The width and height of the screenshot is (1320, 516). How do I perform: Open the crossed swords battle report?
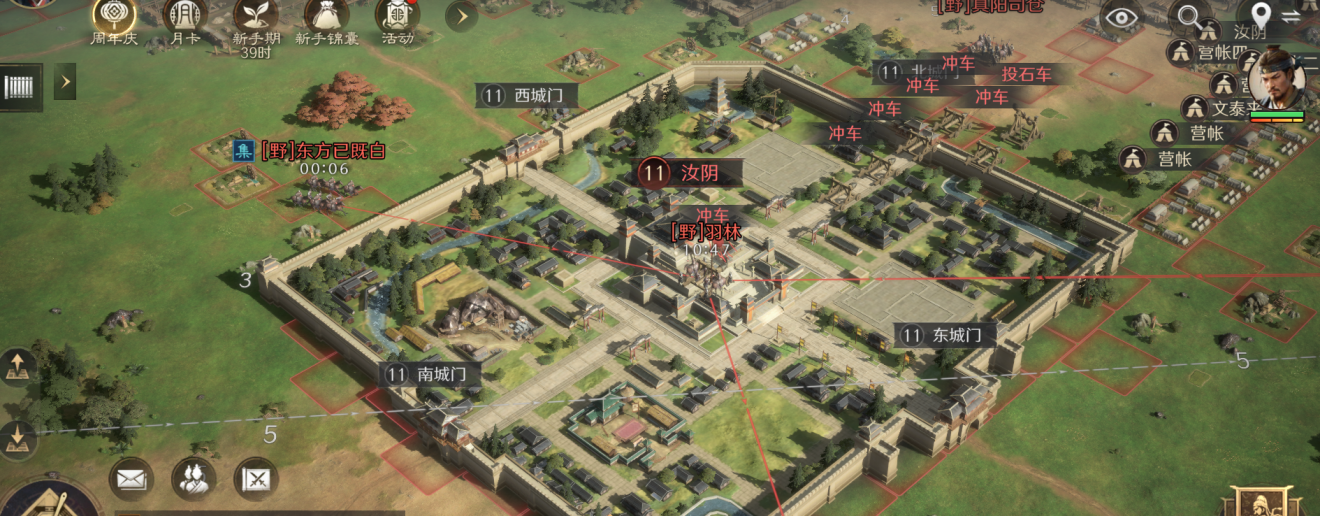(256, 479)
